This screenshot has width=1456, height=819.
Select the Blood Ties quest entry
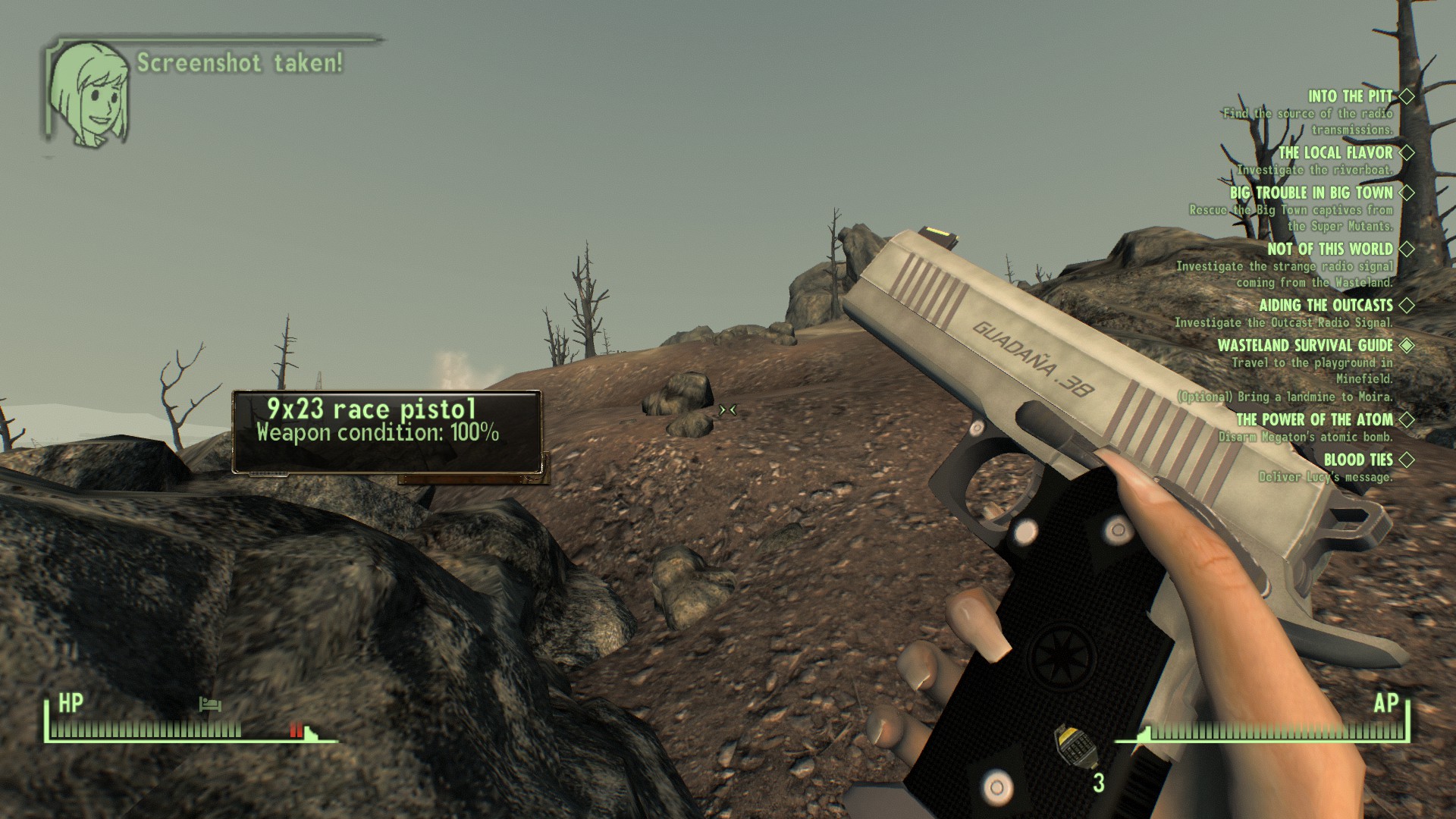pos(1357,460)
